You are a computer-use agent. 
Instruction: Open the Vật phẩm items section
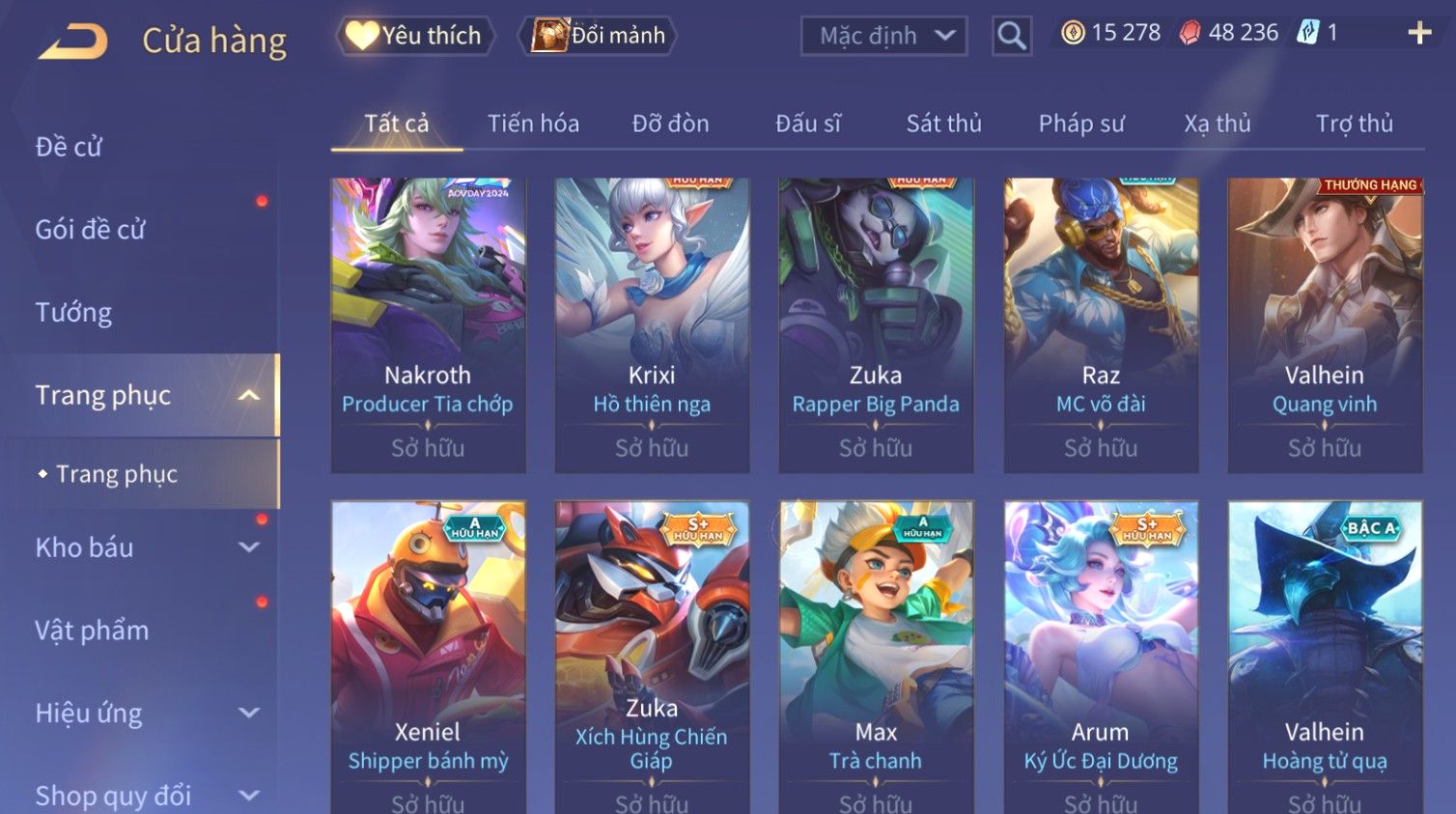point(93,631)
